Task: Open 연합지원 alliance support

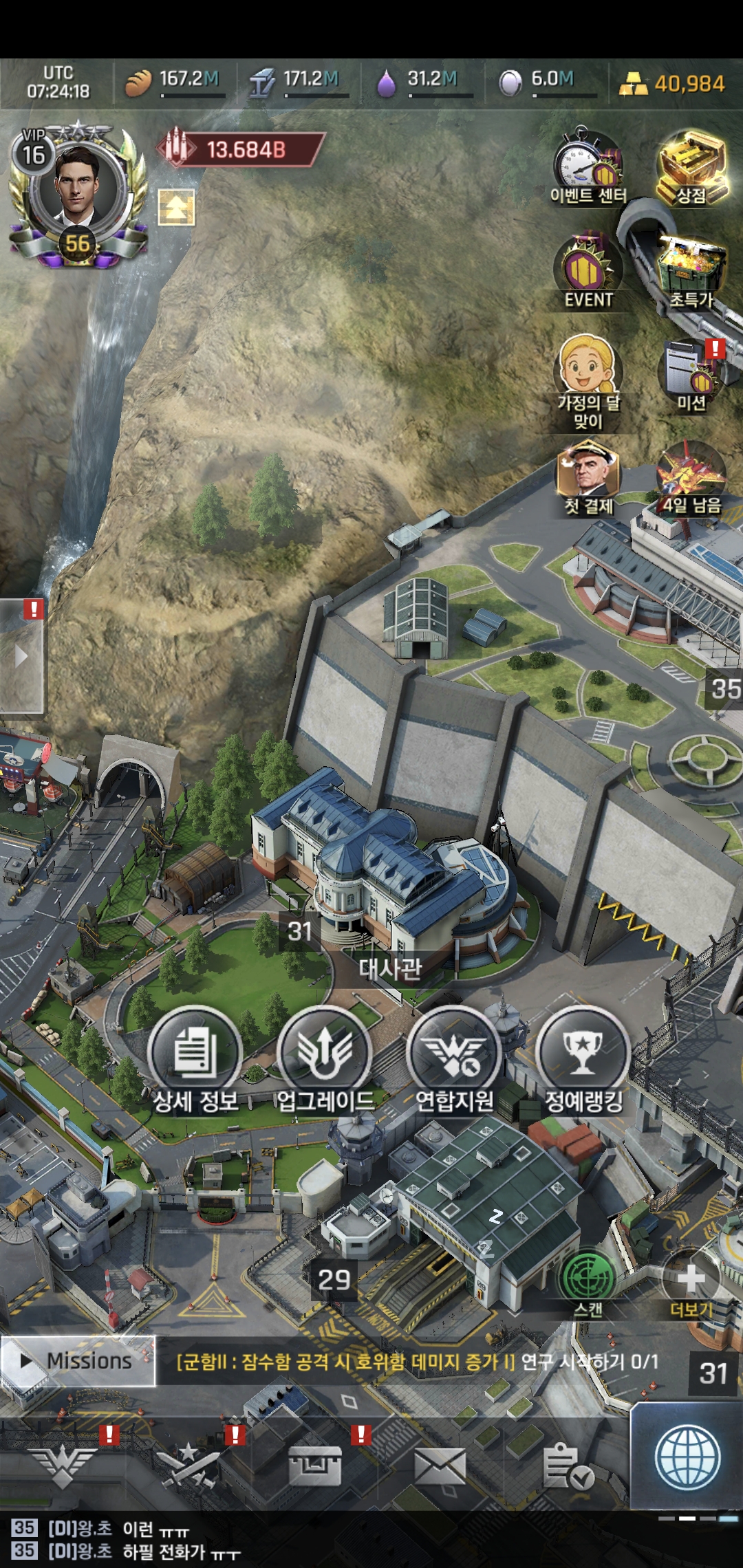Action: tap(454, 1059)
